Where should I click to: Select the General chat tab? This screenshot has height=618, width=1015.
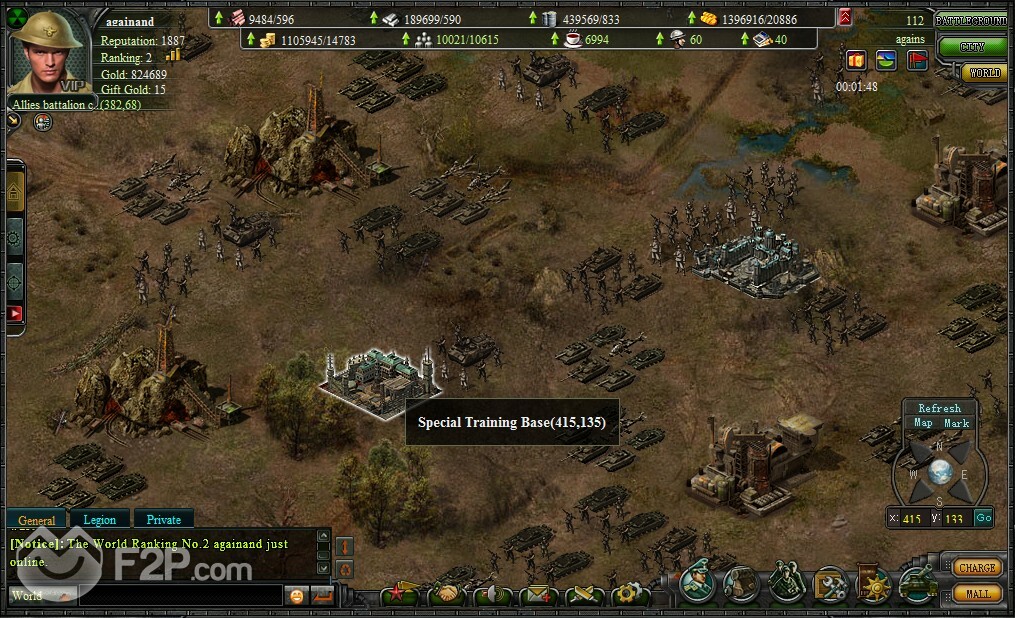(37, 520)
